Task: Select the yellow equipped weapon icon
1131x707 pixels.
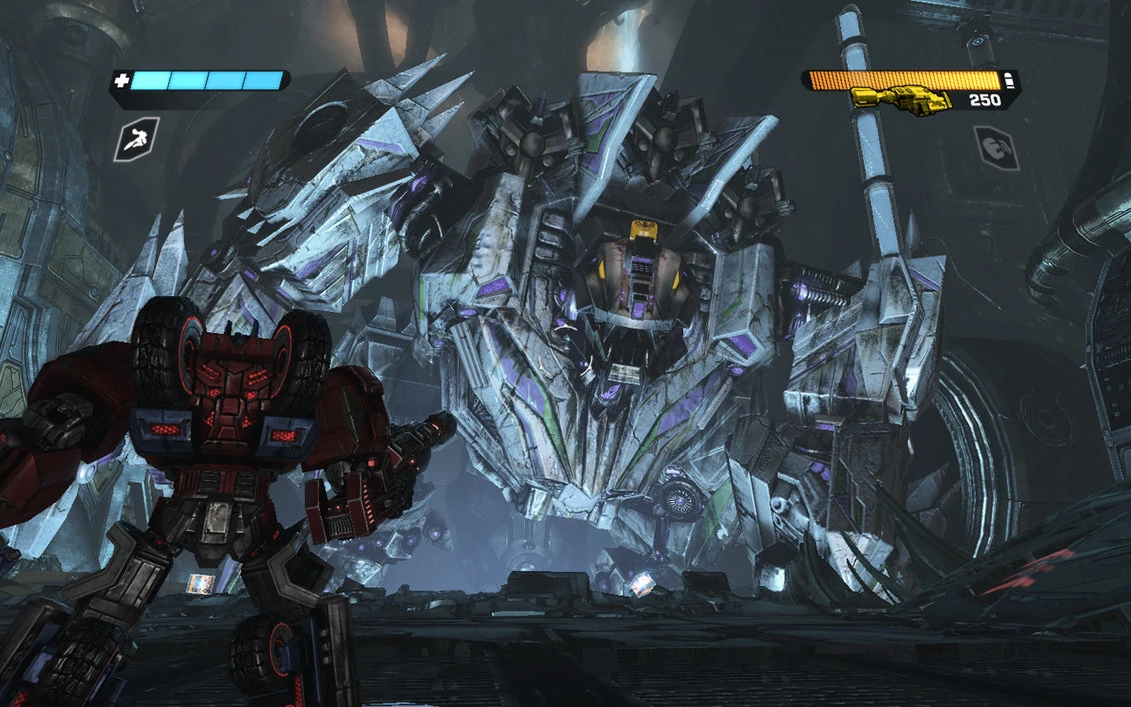Action: [x=899, y=100]
